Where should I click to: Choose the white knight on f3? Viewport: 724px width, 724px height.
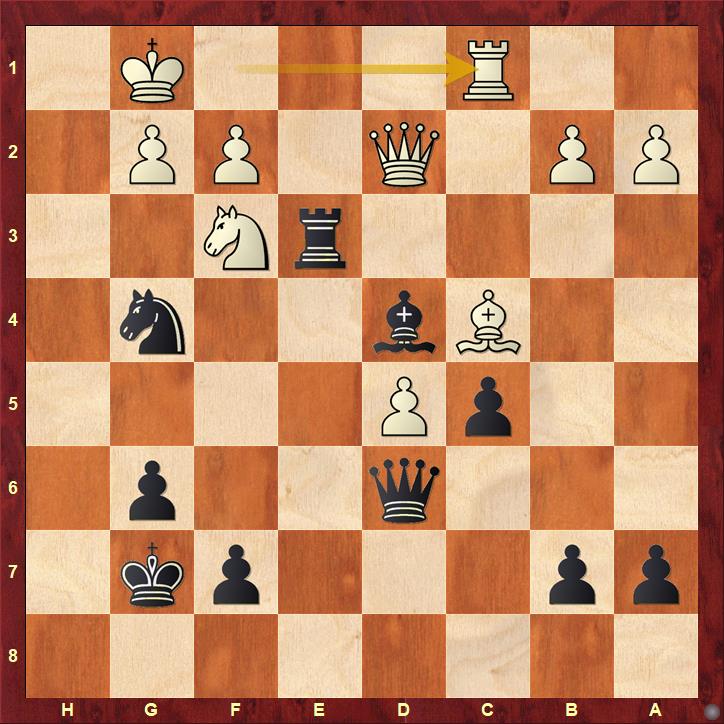236,239
